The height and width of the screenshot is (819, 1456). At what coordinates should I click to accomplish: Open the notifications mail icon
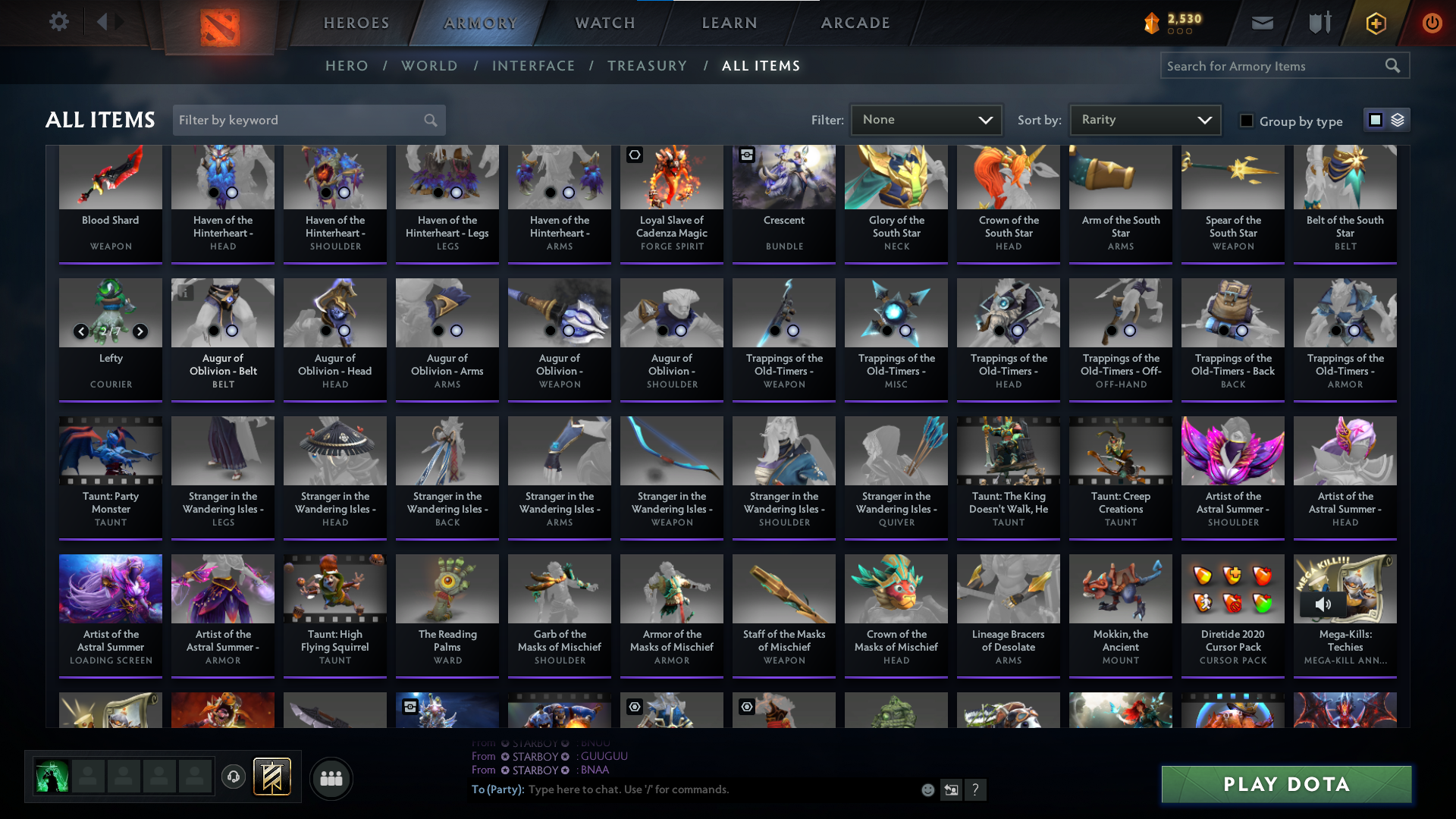point(1262,23)
